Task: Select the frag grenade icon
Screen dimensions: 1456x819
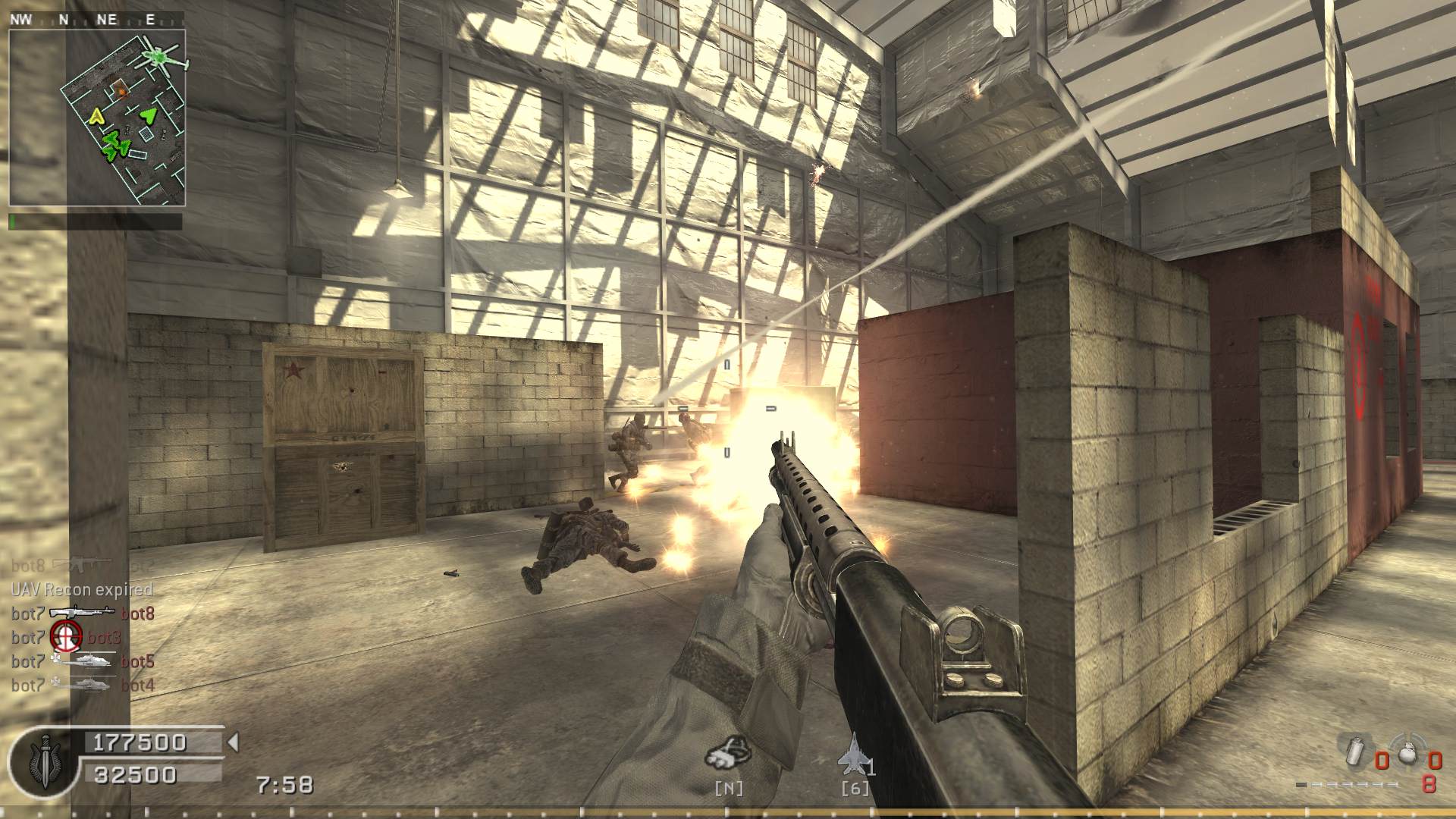Action: 1407,754
